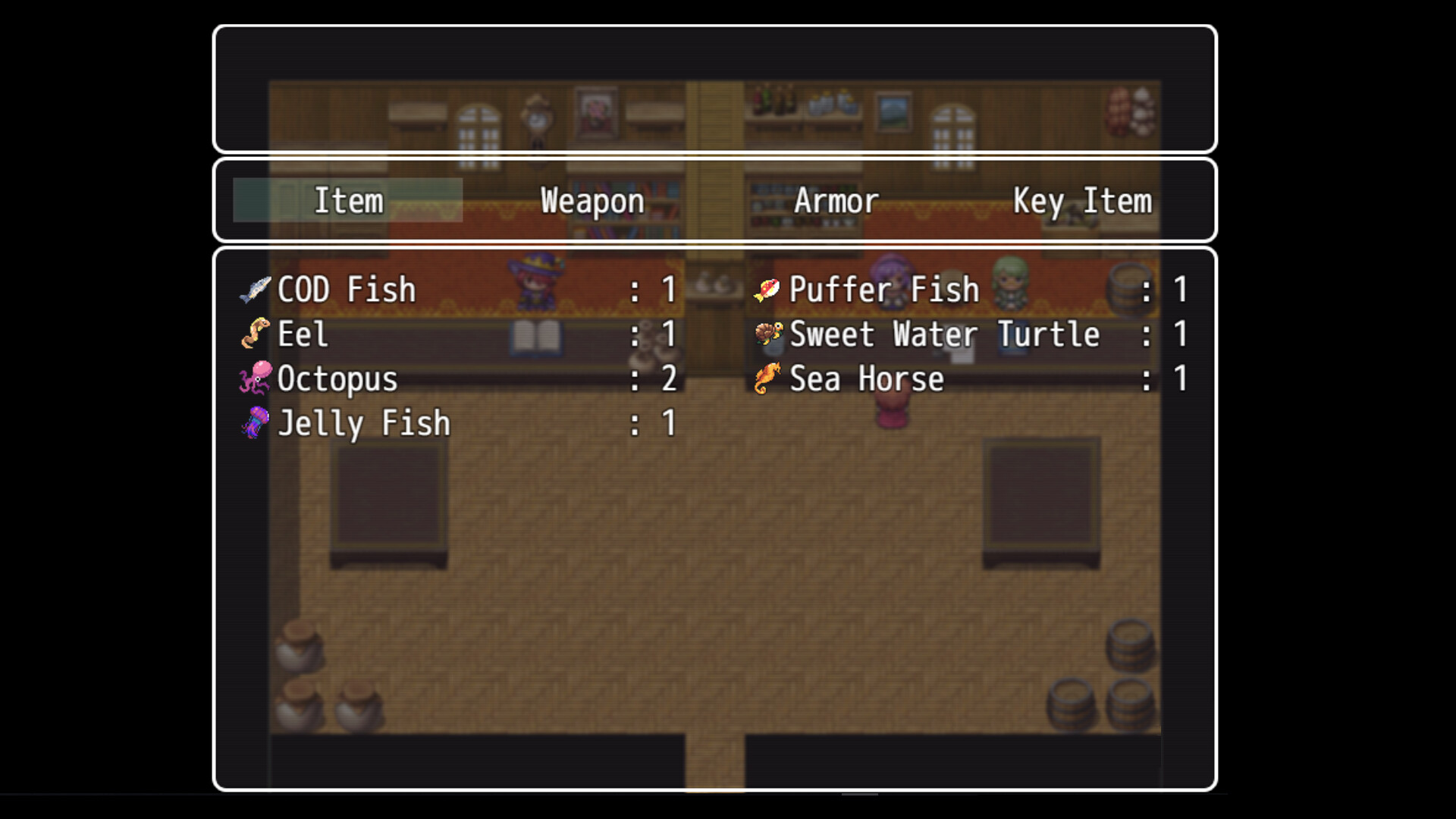Switch to the Weapon tab

(591, 200)
